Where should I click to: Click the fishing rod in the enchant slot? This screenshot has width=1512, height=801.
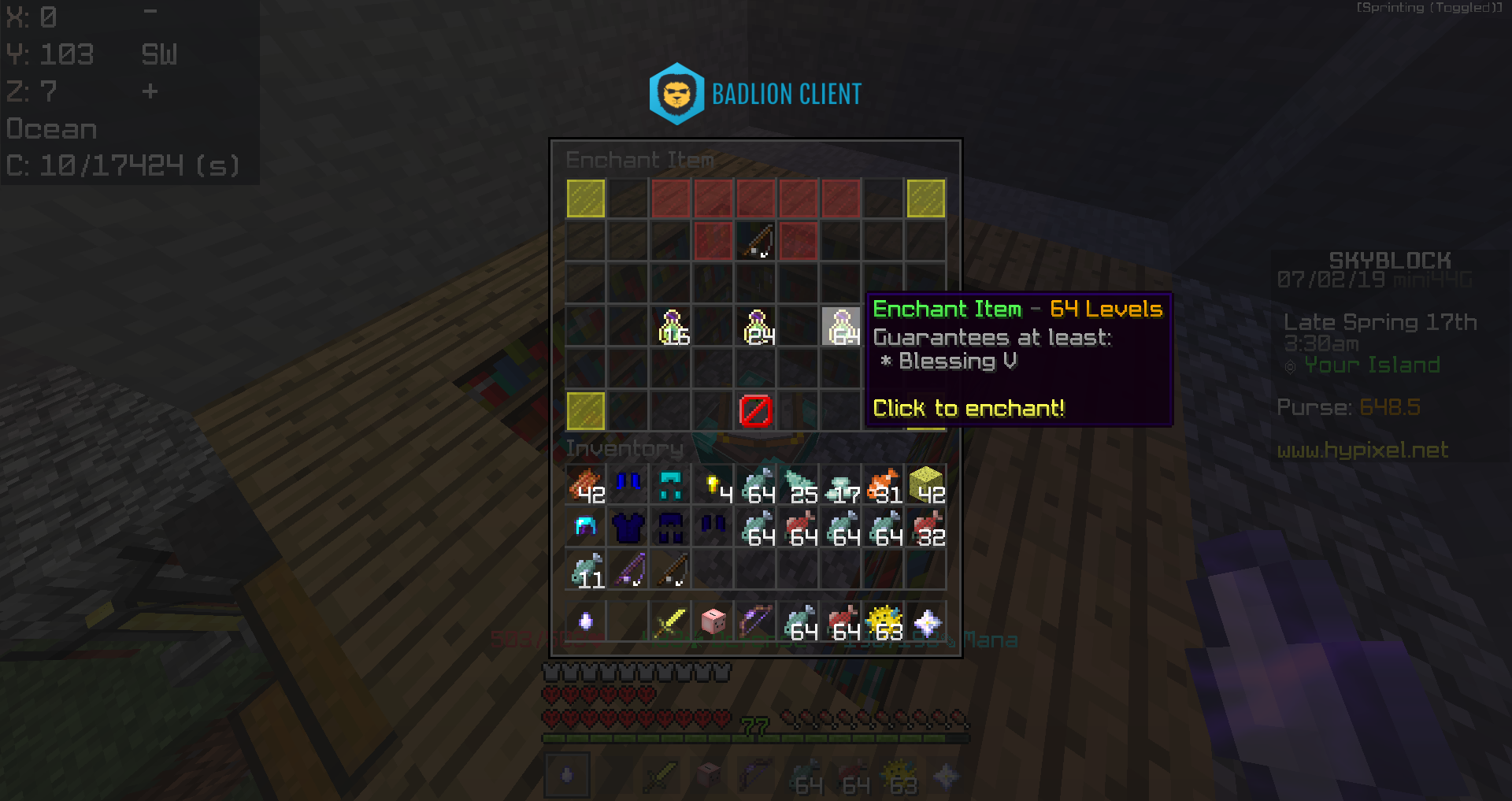(x=757, y=242)
